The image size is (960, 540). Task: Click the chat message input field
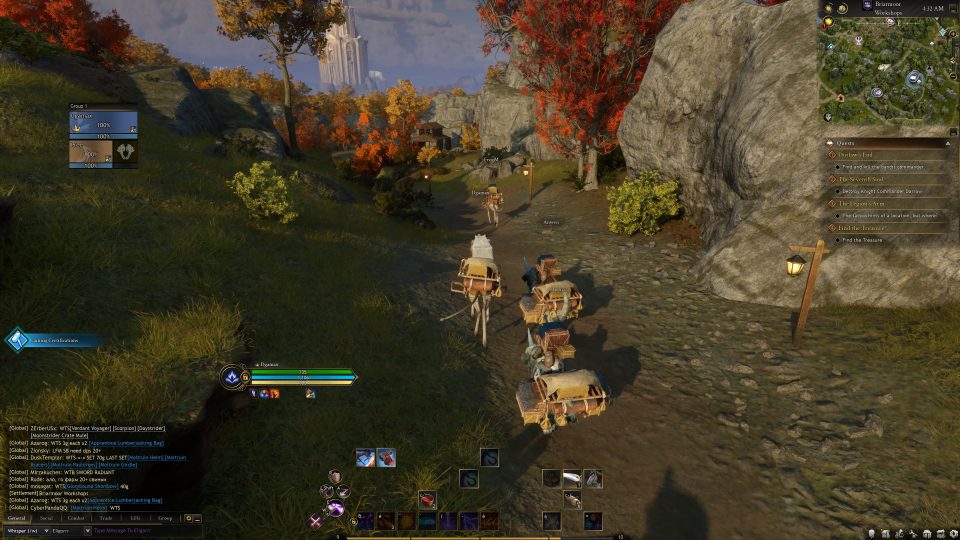pos(140,531)
